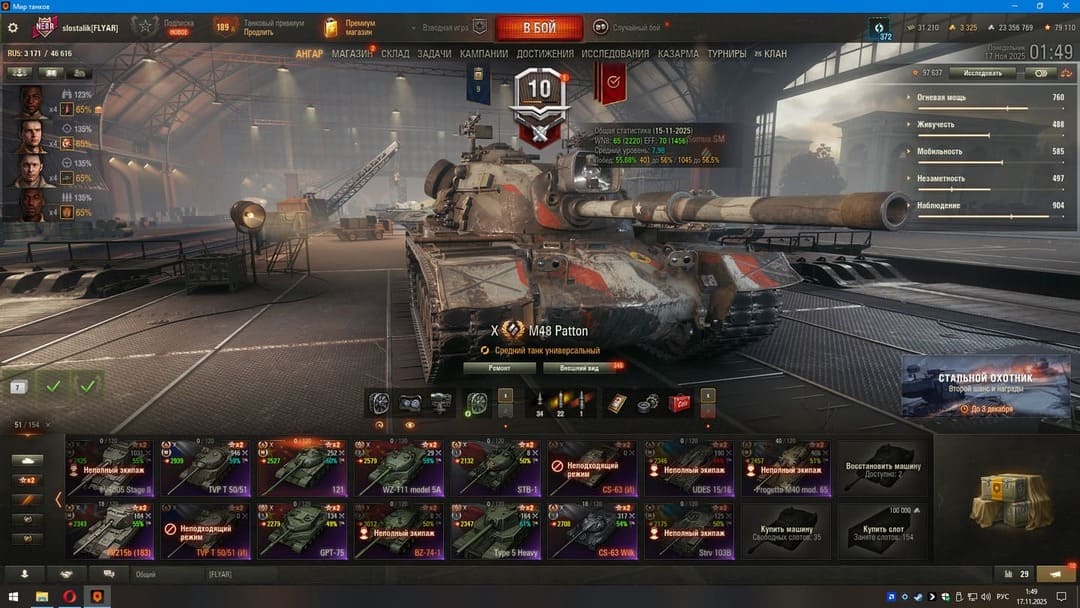Select the Type 5 Heavy tank

click(x=497, y=530)
